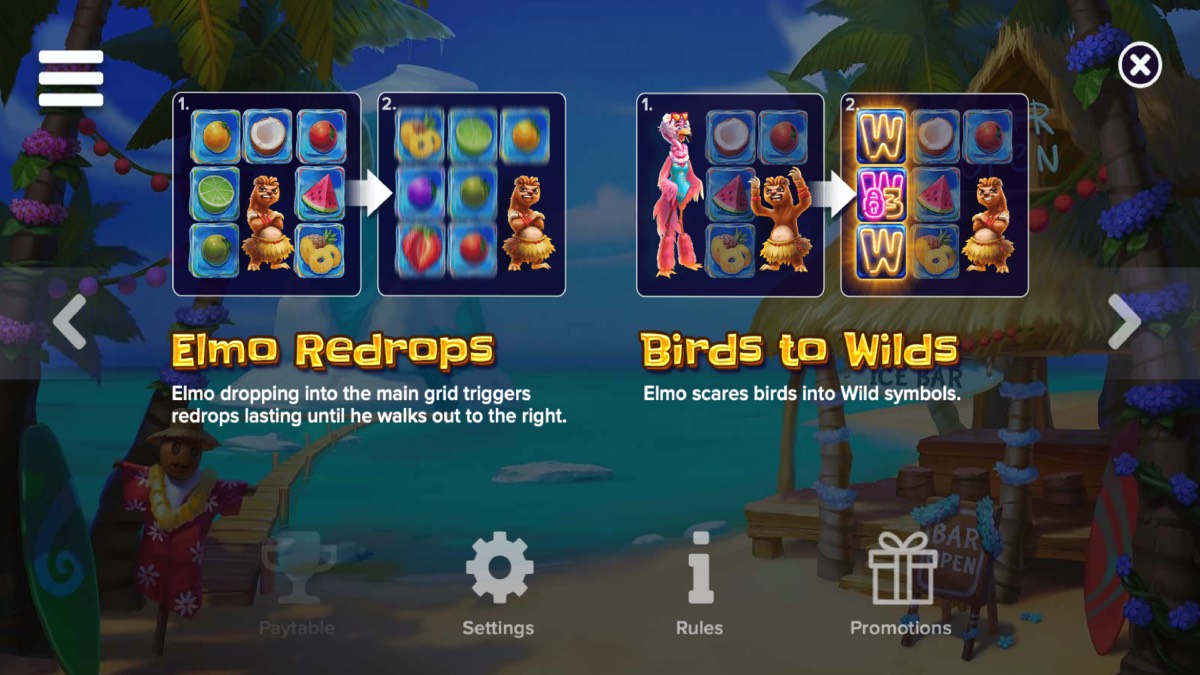Open the Paytable

click(297, 584)
